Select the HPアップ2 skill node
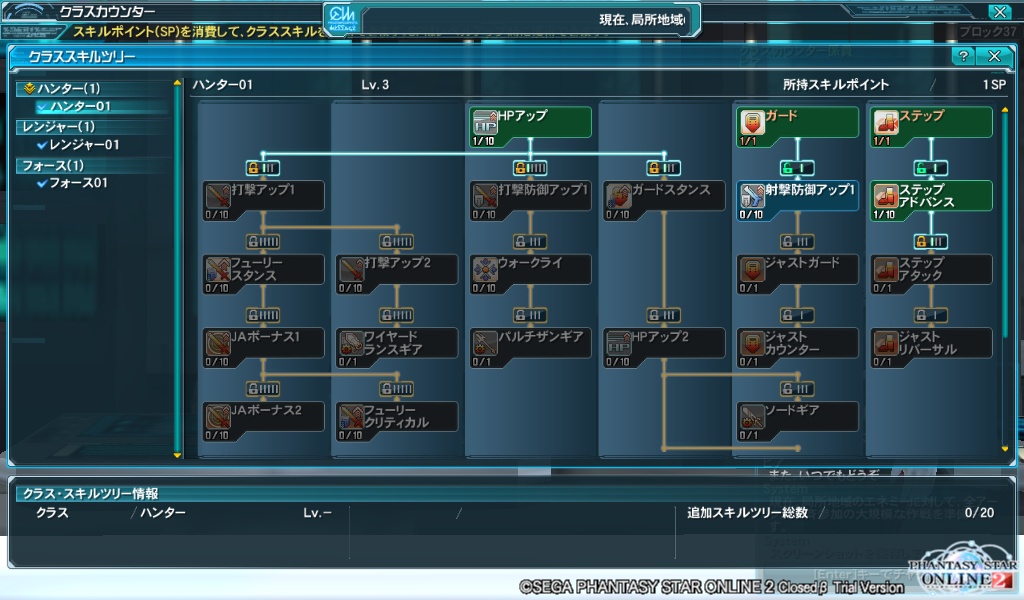This screenshot has width=1024, height=600. coord(663,343)
